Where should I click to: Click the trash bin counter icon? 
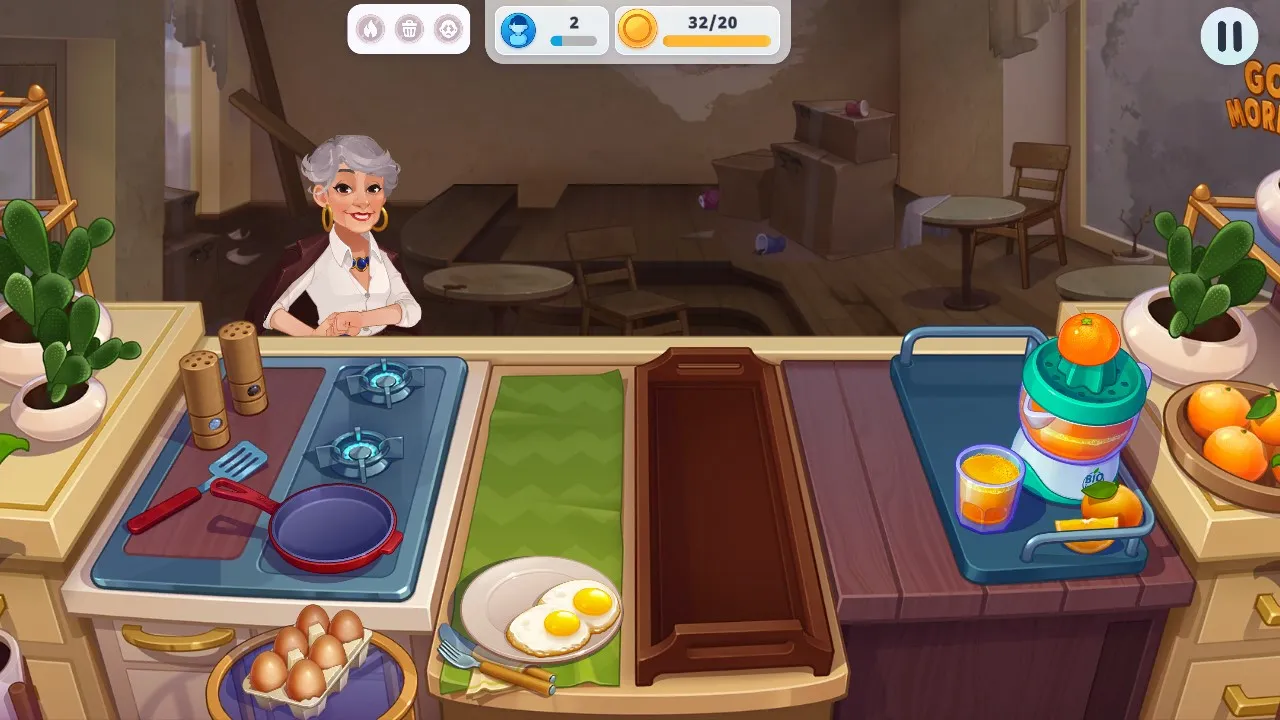tap(408, 28)
